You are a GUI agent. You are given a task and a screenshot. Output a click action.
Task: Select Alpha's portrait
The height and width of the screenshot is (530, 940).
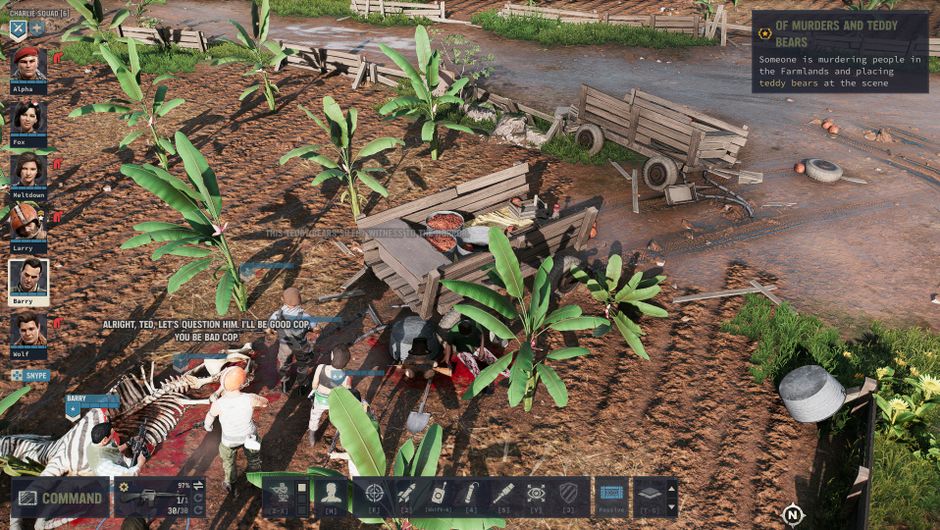pyautogui.click(x=28, y=66)
